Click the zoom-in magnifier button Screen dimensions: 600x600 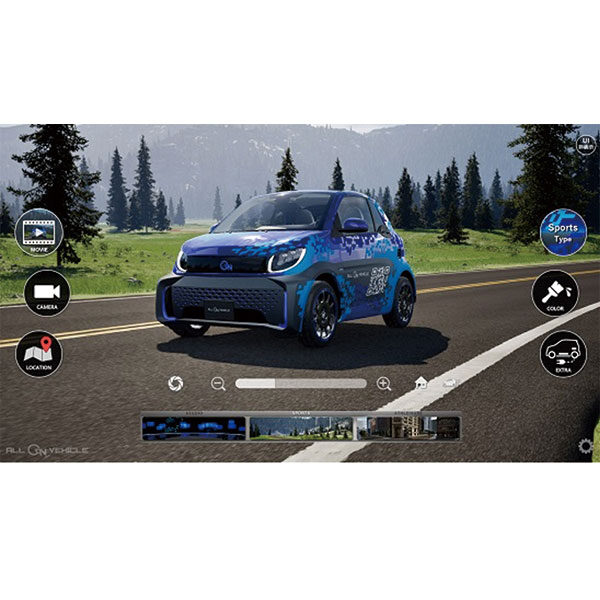pyautogui.click(x=384, y=383)
